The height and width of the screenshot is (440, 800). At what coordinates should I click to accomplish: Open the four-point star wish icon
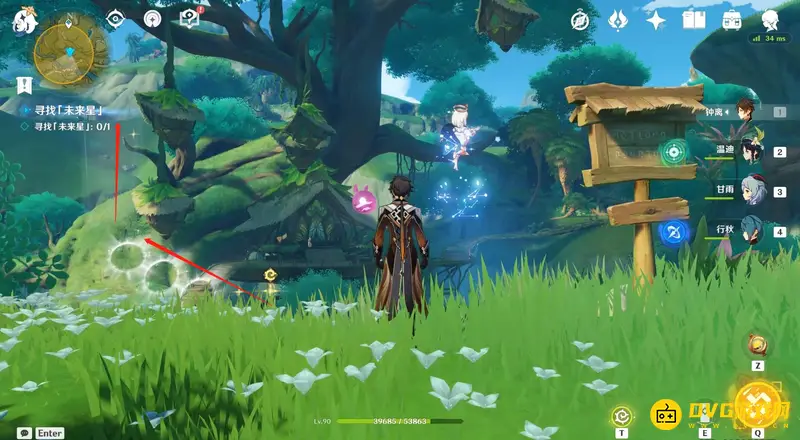point(656,20)
